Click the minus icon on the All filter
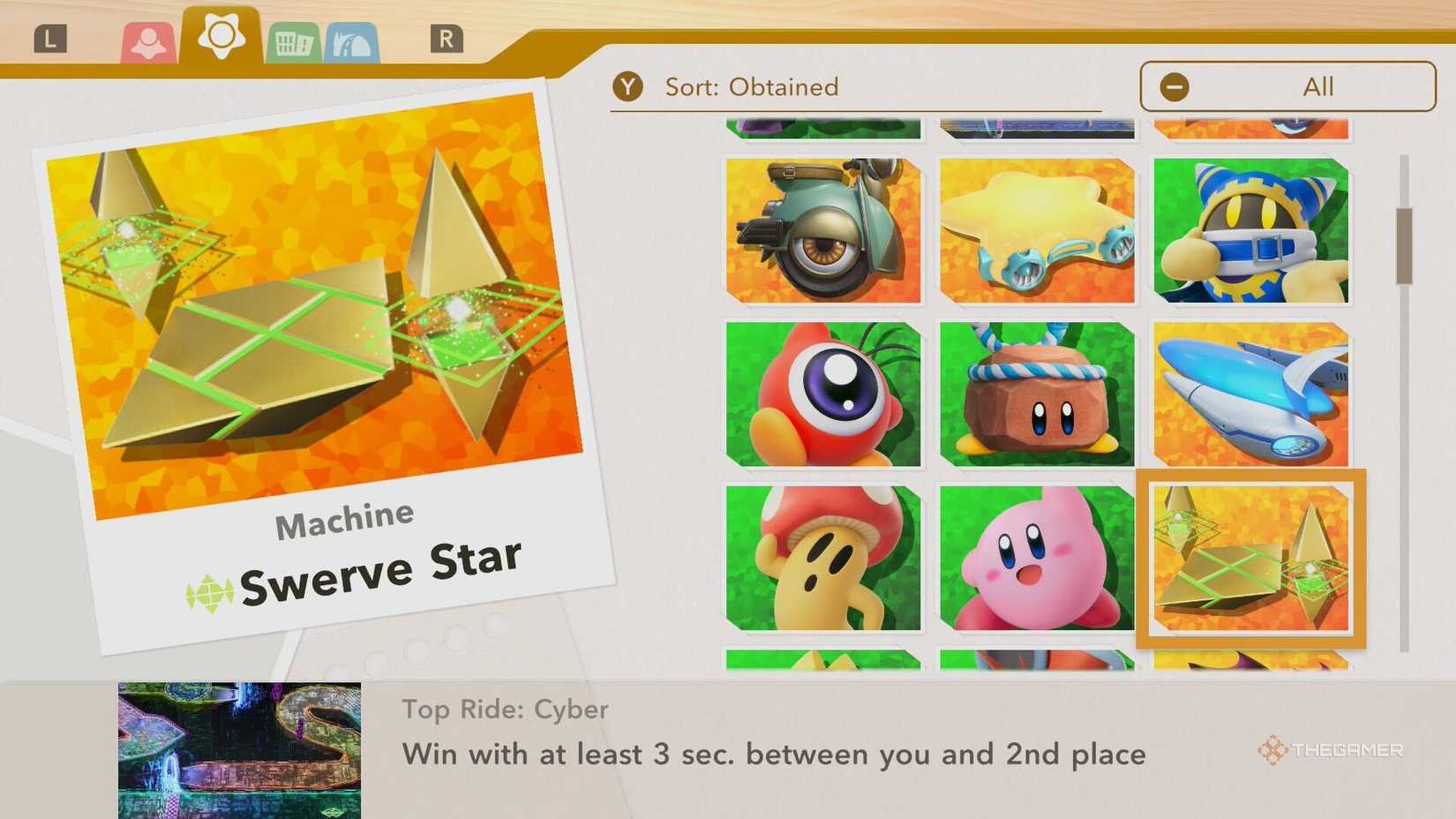 1174,86
